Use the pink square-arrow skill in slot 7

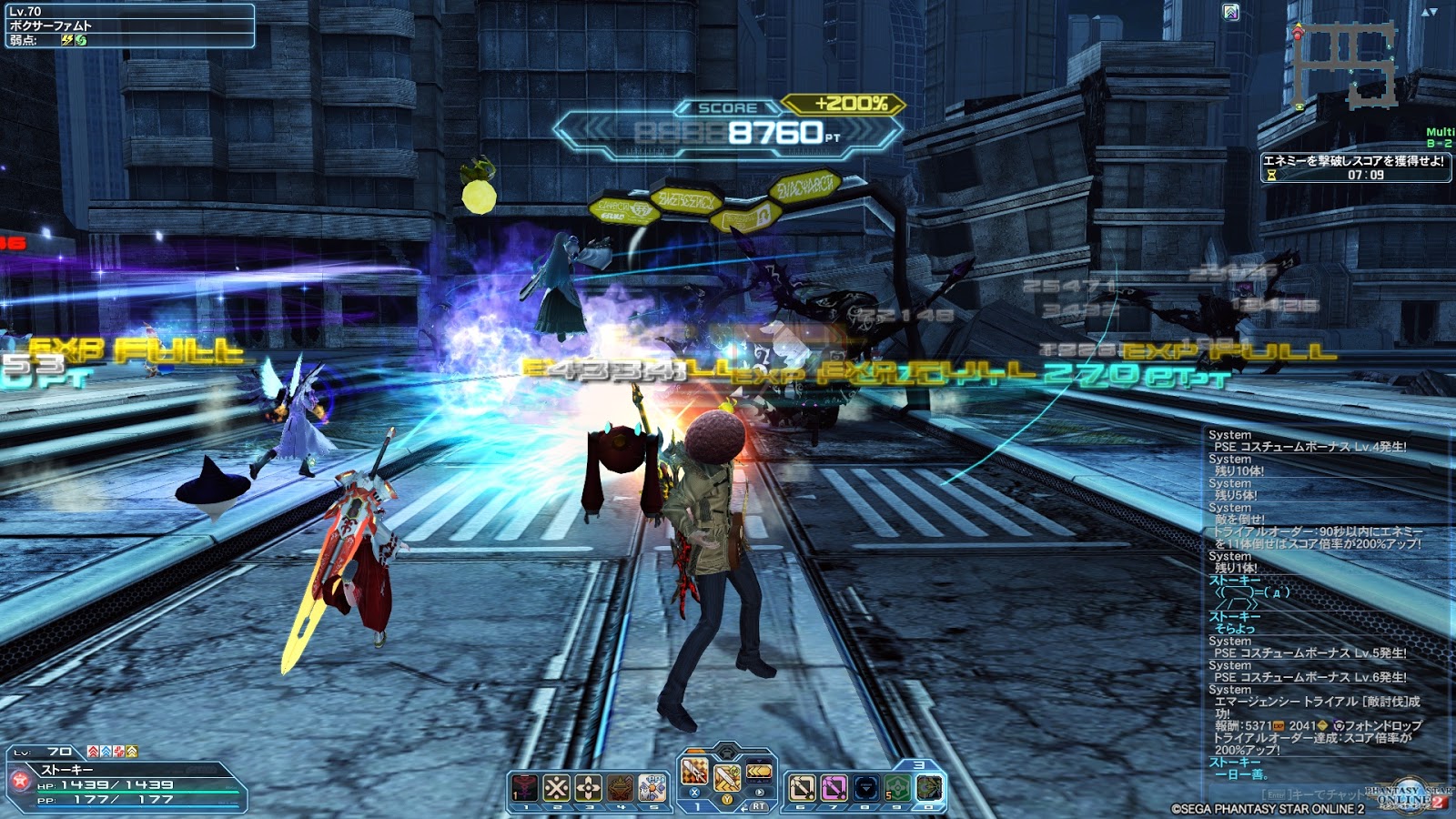834,787
